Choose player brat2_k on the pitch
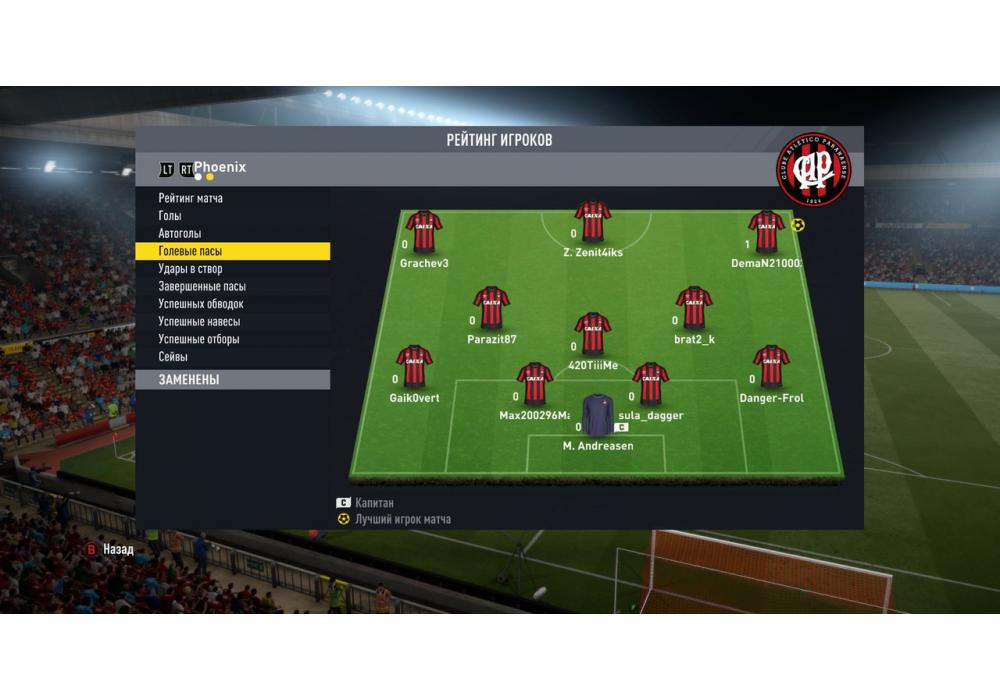Image resolution: width=1000 pixels, height=700 pixels. [x=694, y=308]
